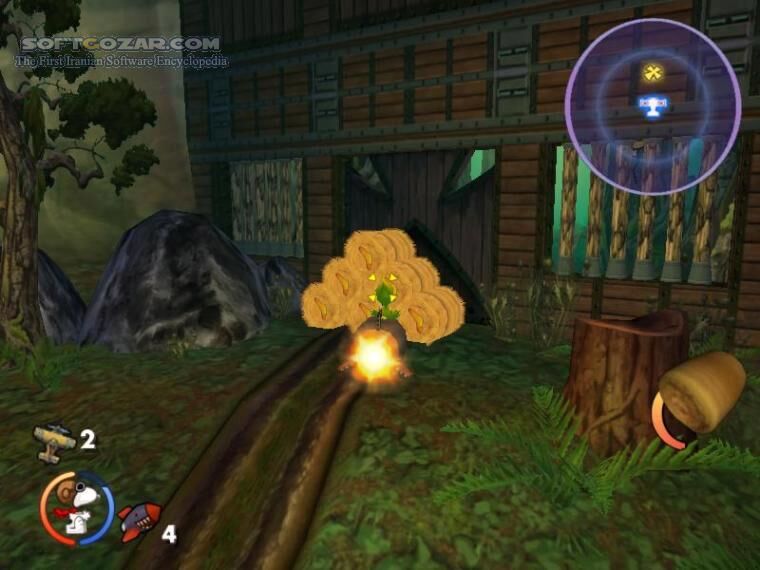760x570 pixels.
Task: Click the yellow biplane lives icon
Action: tap(53, 440)
